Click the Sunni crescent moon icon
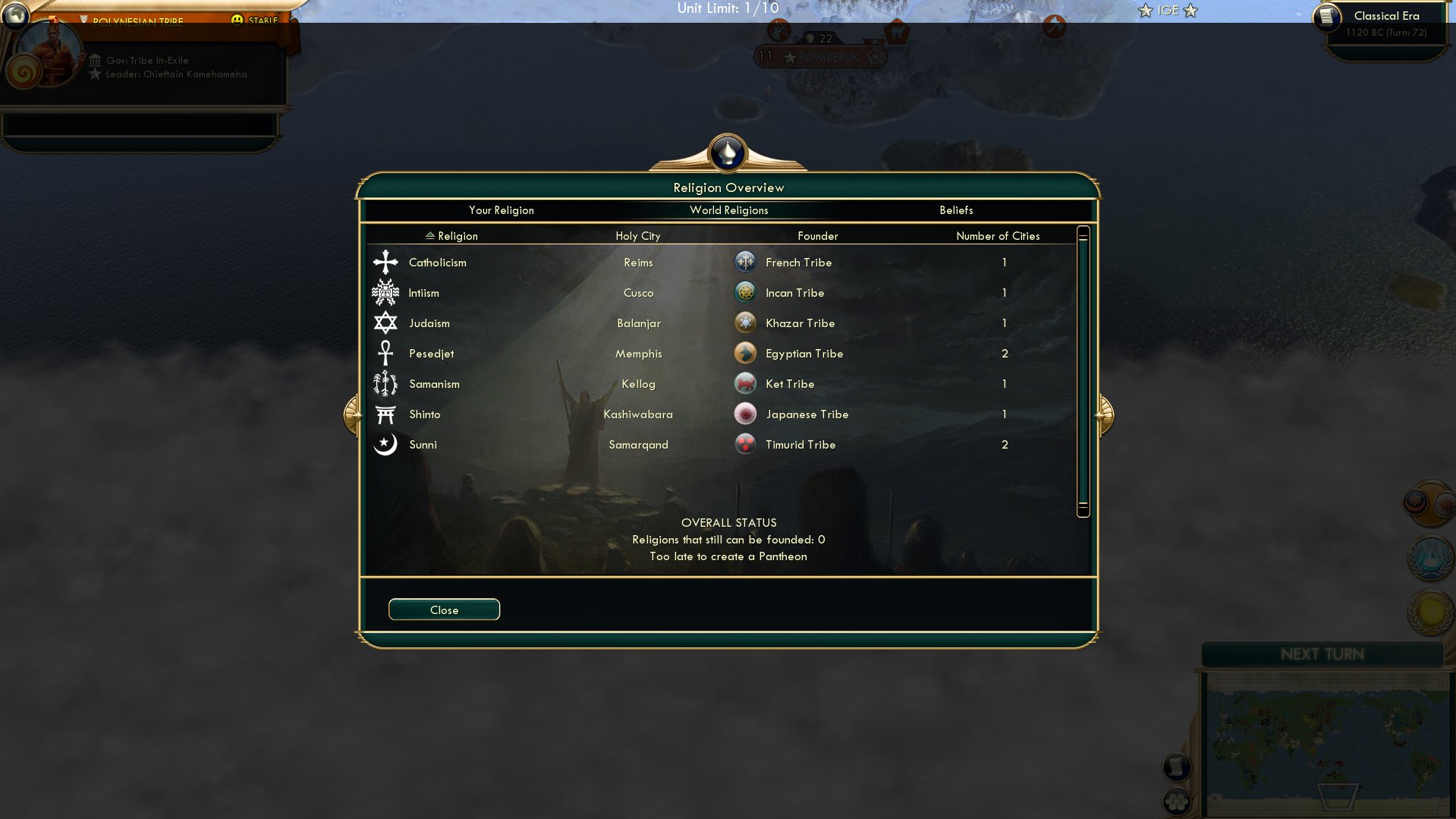The height and width of the screenshot is (819, 1456). (385, 445)
